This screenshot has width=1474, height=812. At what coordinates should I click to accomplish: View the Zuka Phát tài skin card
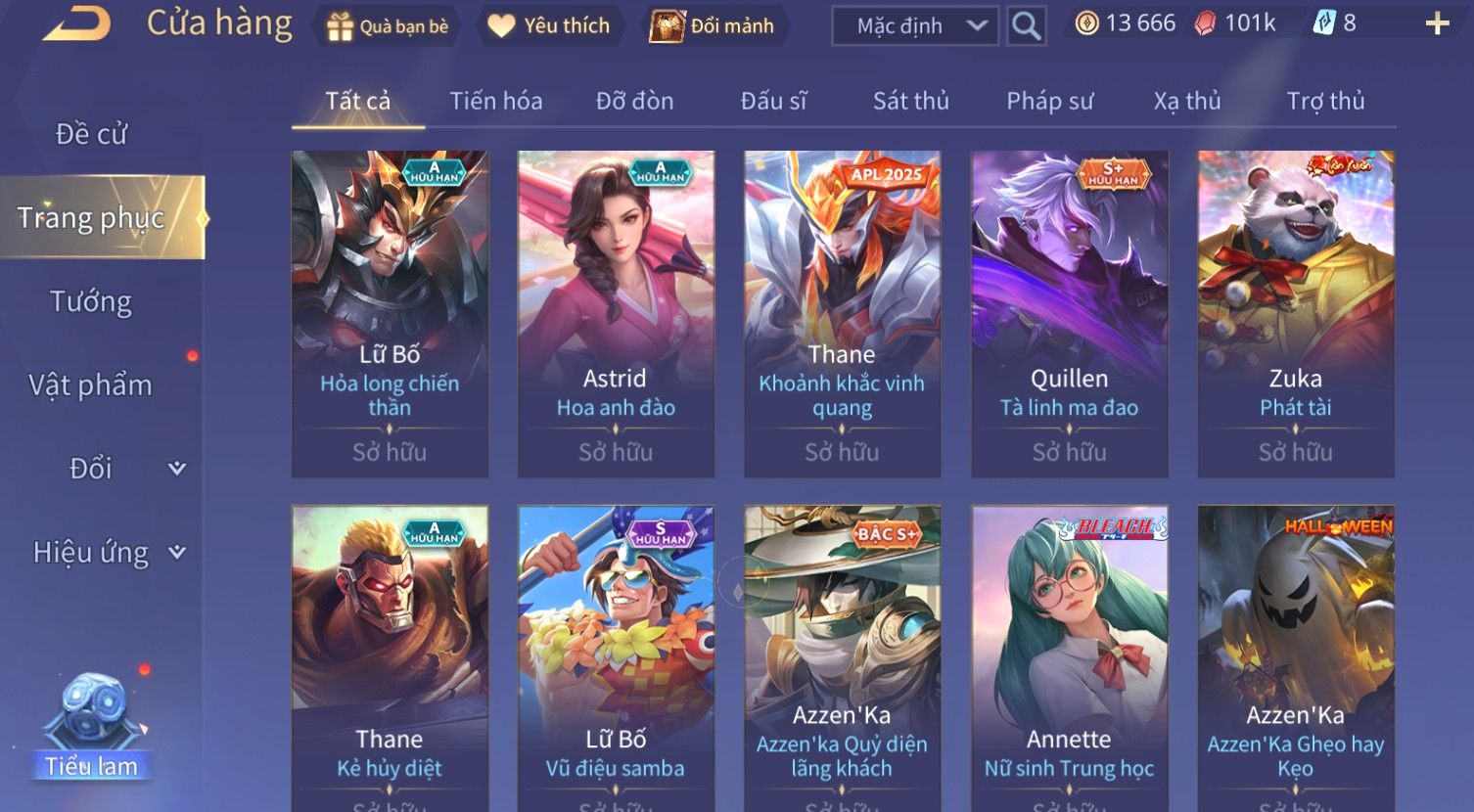[x=1296, y=313]
